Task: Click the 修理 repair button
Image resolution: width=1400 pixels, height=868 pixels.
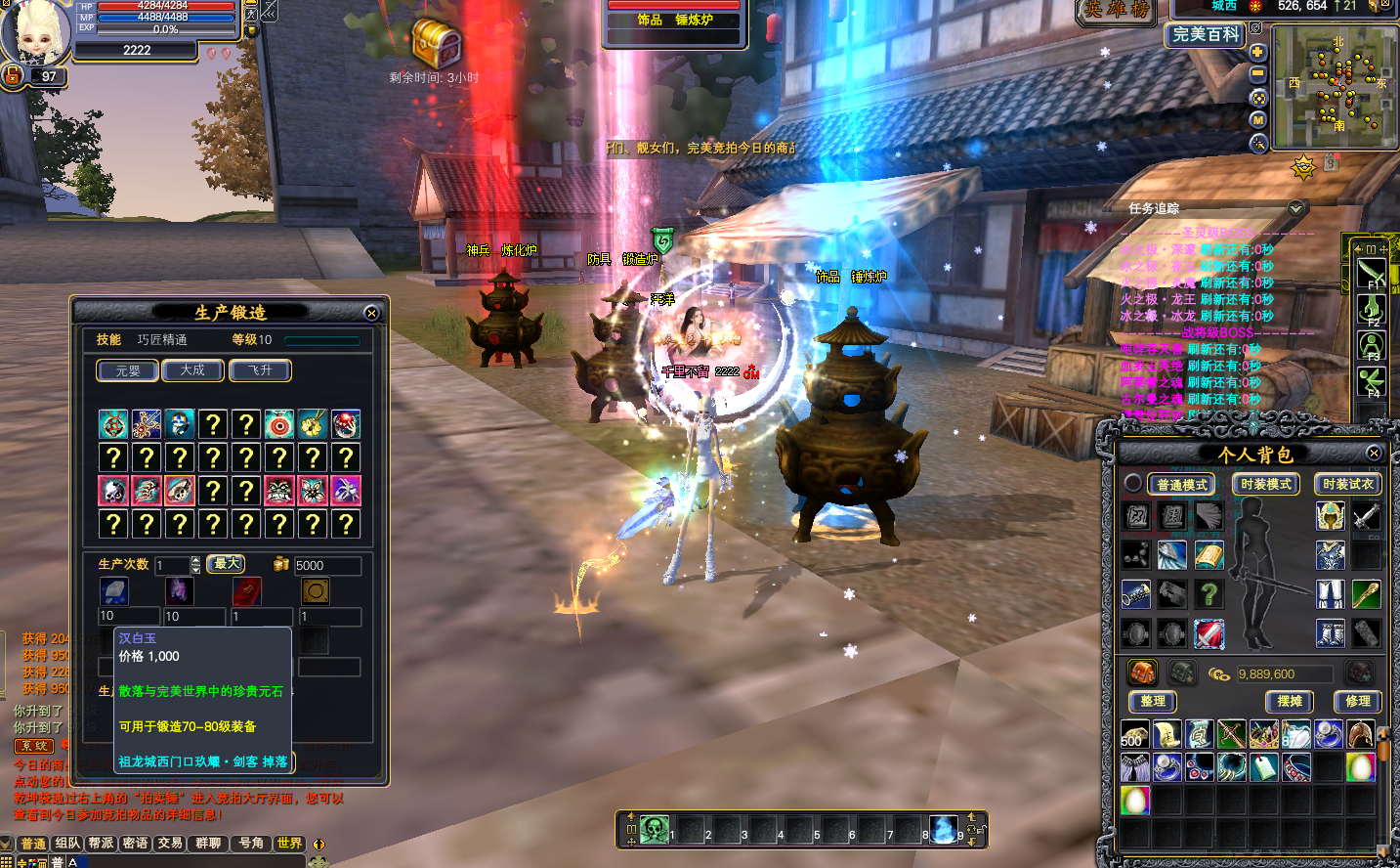Action: tap(1358, 701)
